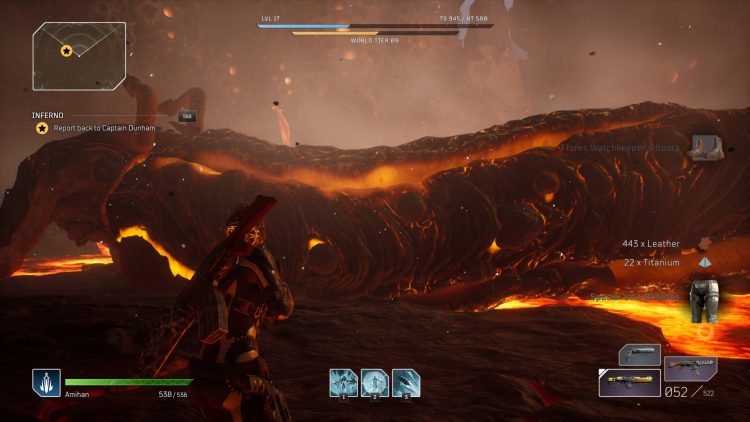The width and height of the screenshot is (750, 422).
Task: Switch to the secondary rifle weapon slot
Action: tap(690, 368)
